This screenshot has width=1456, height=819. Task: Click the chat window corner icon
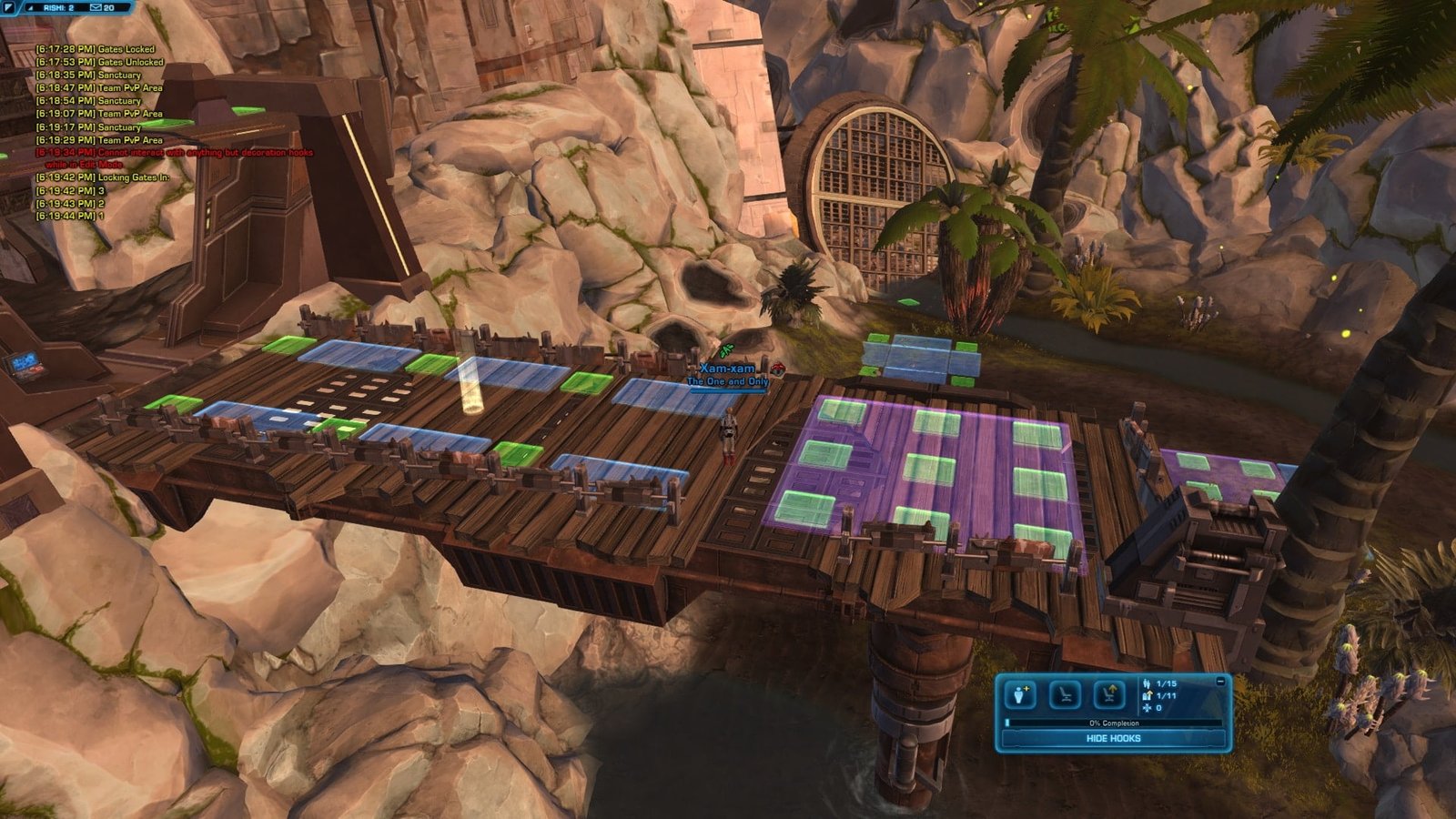[x=7, y=6]
